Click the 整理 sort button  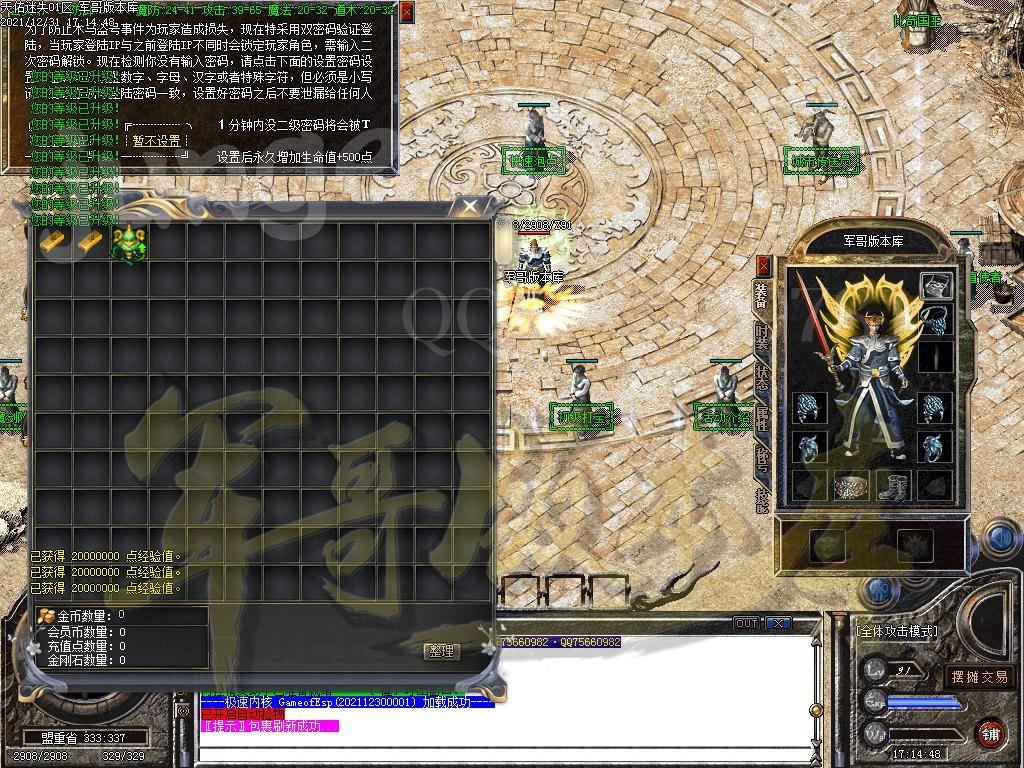[441, 651]
